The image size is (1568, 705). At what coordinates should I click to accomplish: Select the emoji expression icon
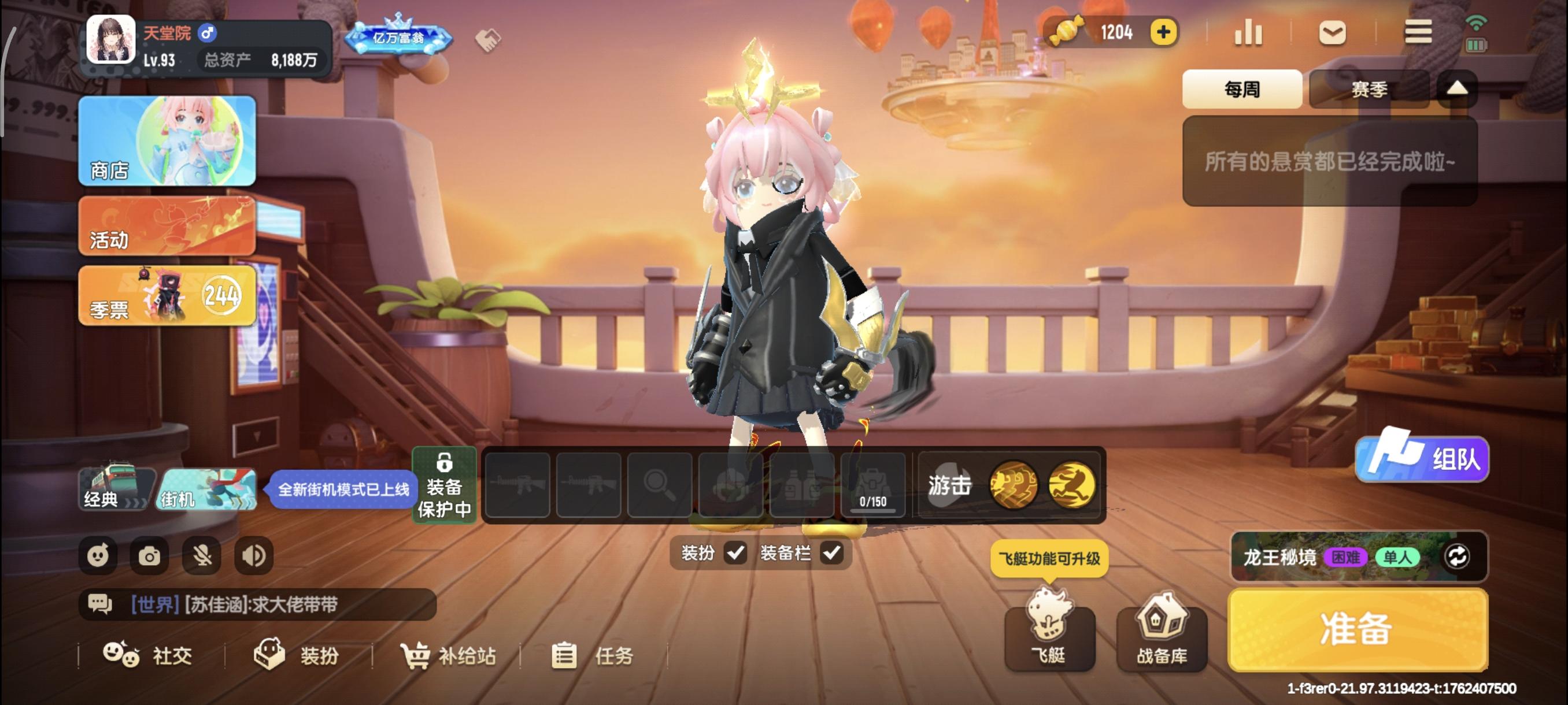pyautogui.click(x=98, y=555)
